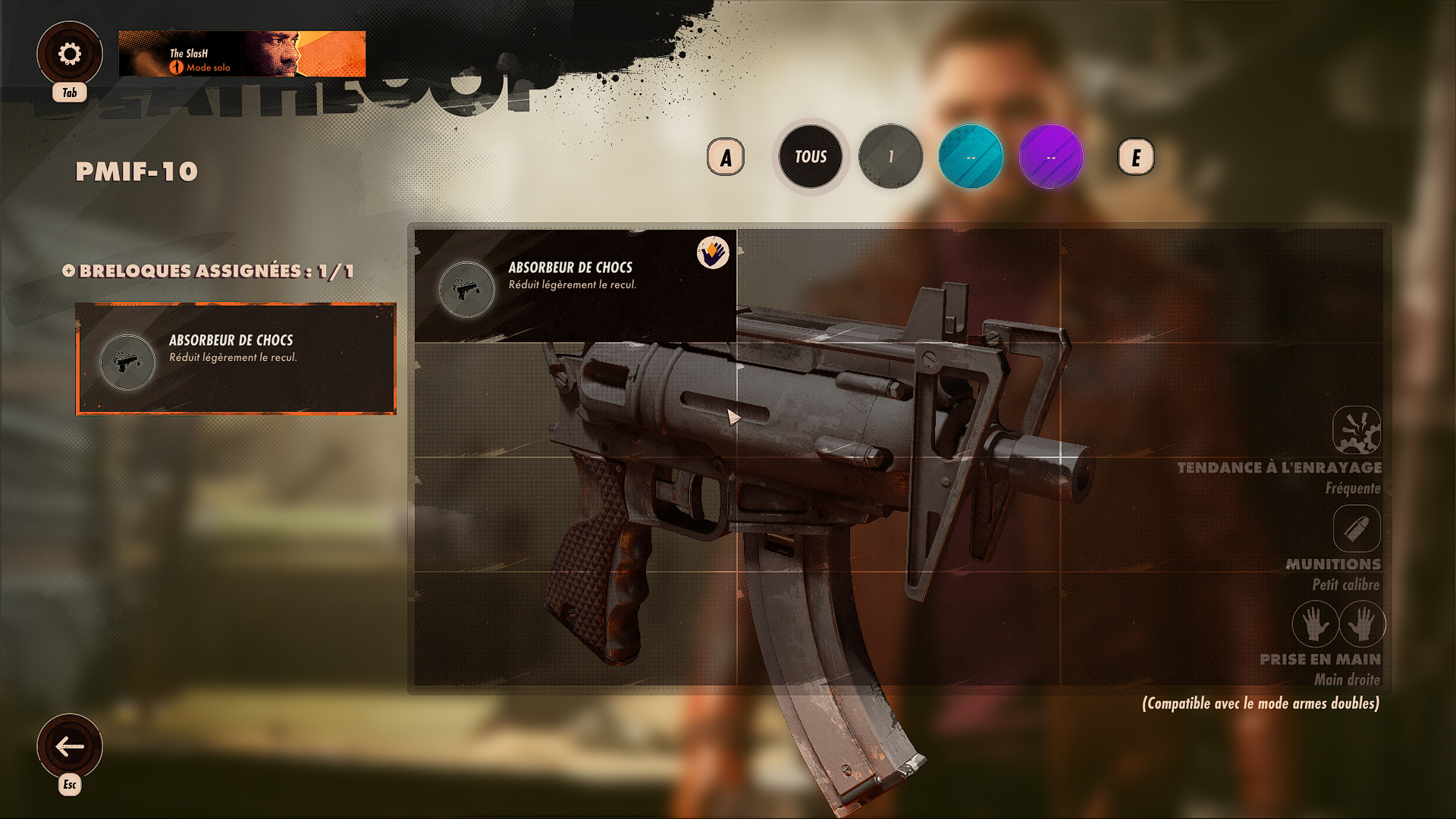The width and height of the screenshot is (1456, 819).
Task: Click the right hand grip icon
Action: pos(1362,625)
